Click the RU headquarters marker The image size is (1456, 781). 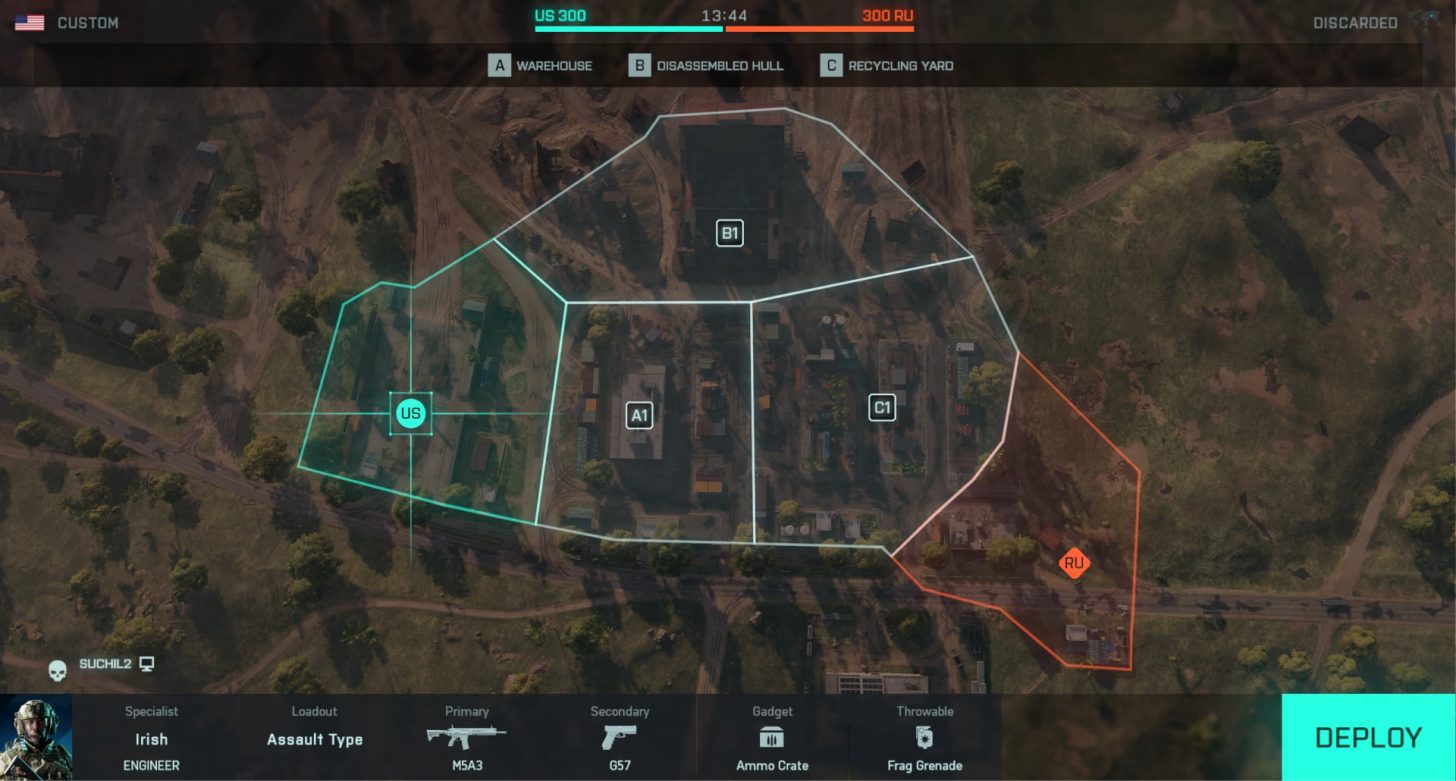pyautogui.click(x=1074, y=563)
